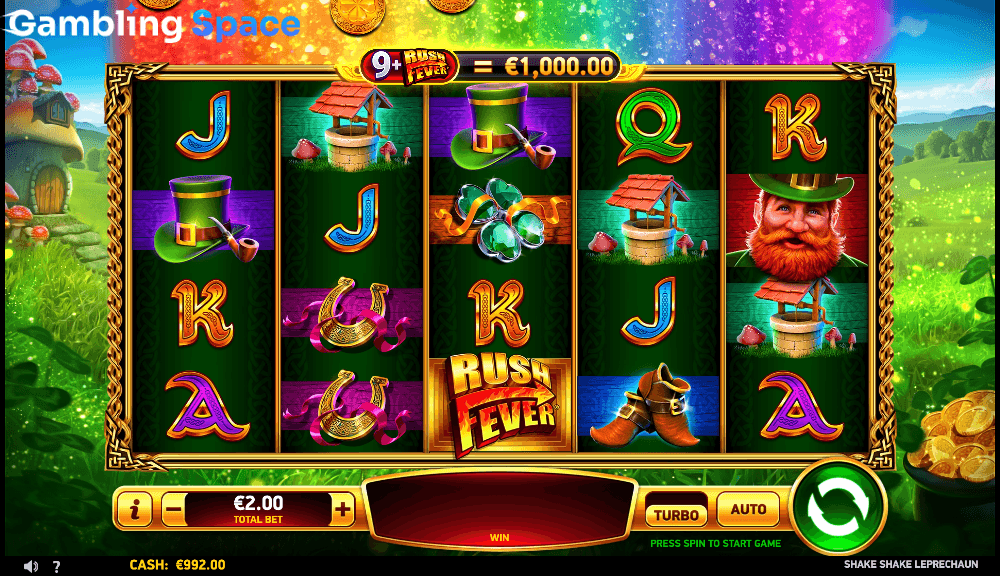The width and height of the screenshot is (1000, 576).
Task: Enable Turbo spin mode
Action: pos(675,514)
